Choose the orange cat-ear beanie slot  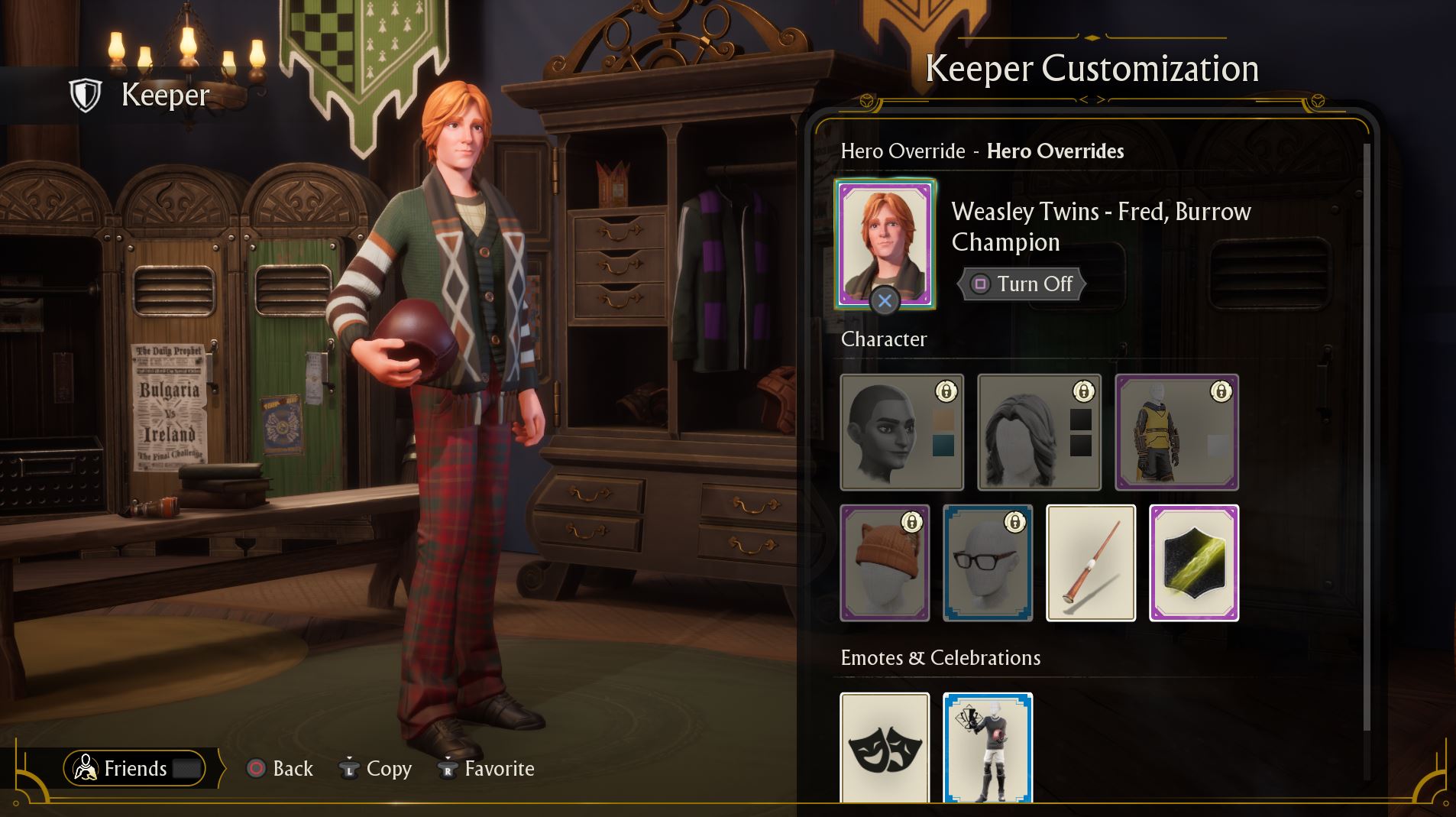click(x=885, y=562)
